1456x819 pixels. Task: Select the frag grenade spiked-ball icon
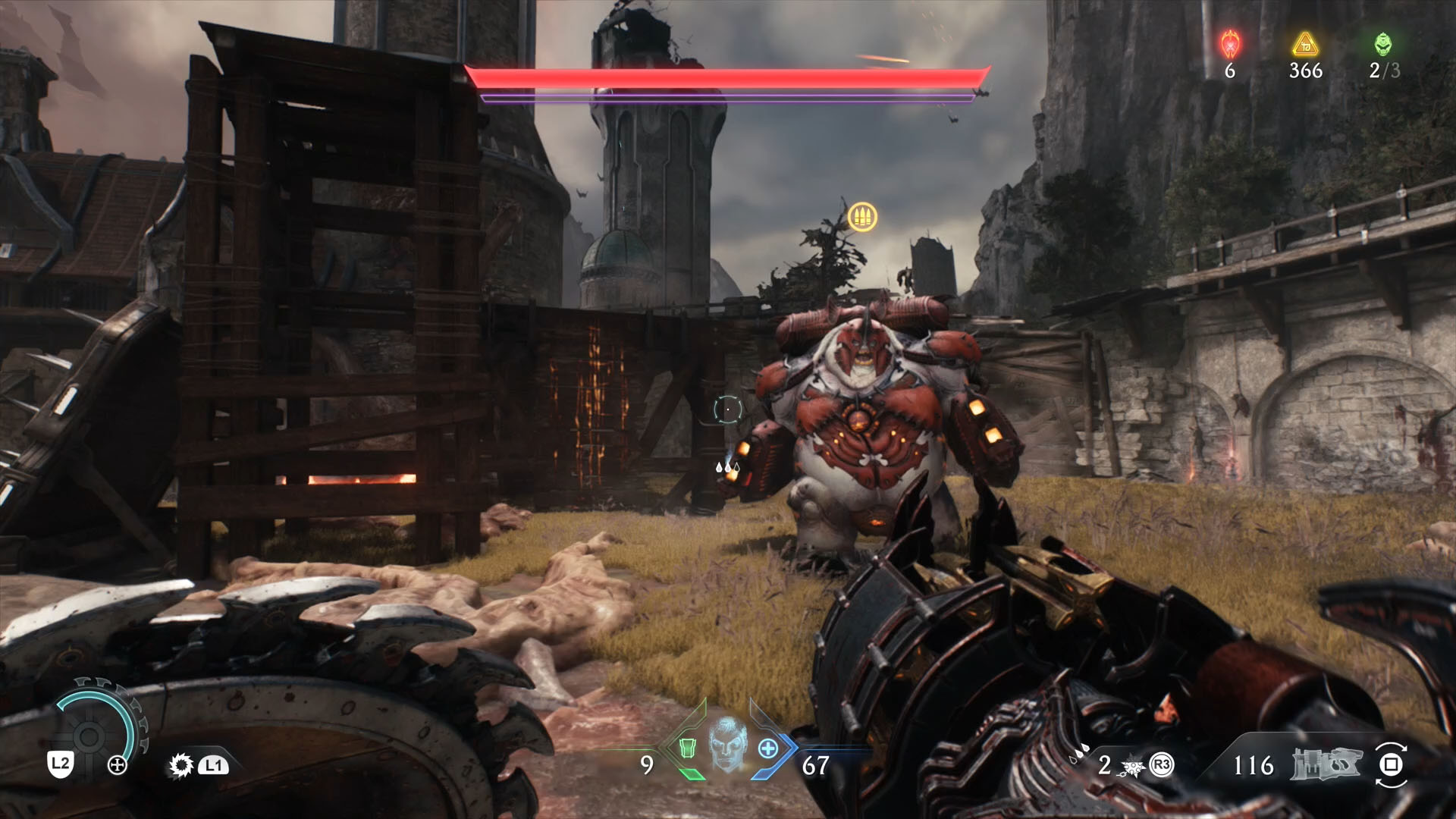pos(1133,767)
